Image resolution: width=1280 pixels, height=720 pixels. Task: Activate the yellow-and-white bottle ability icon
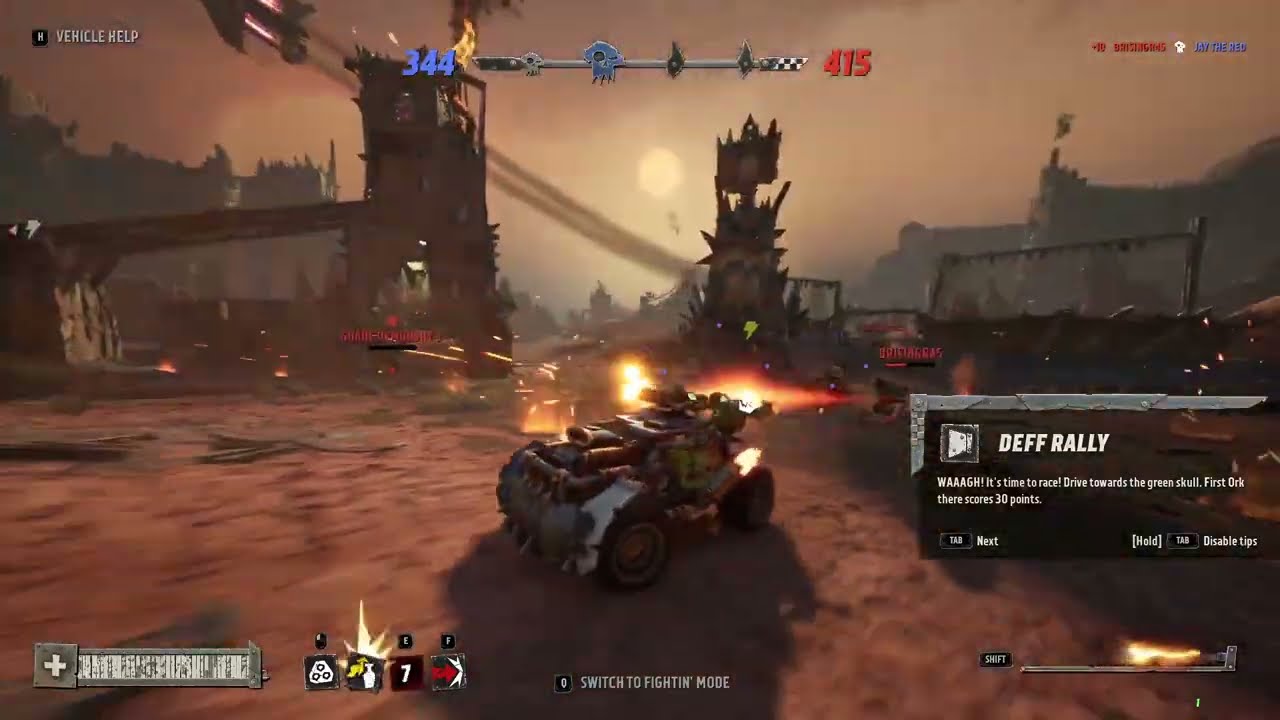363,673
